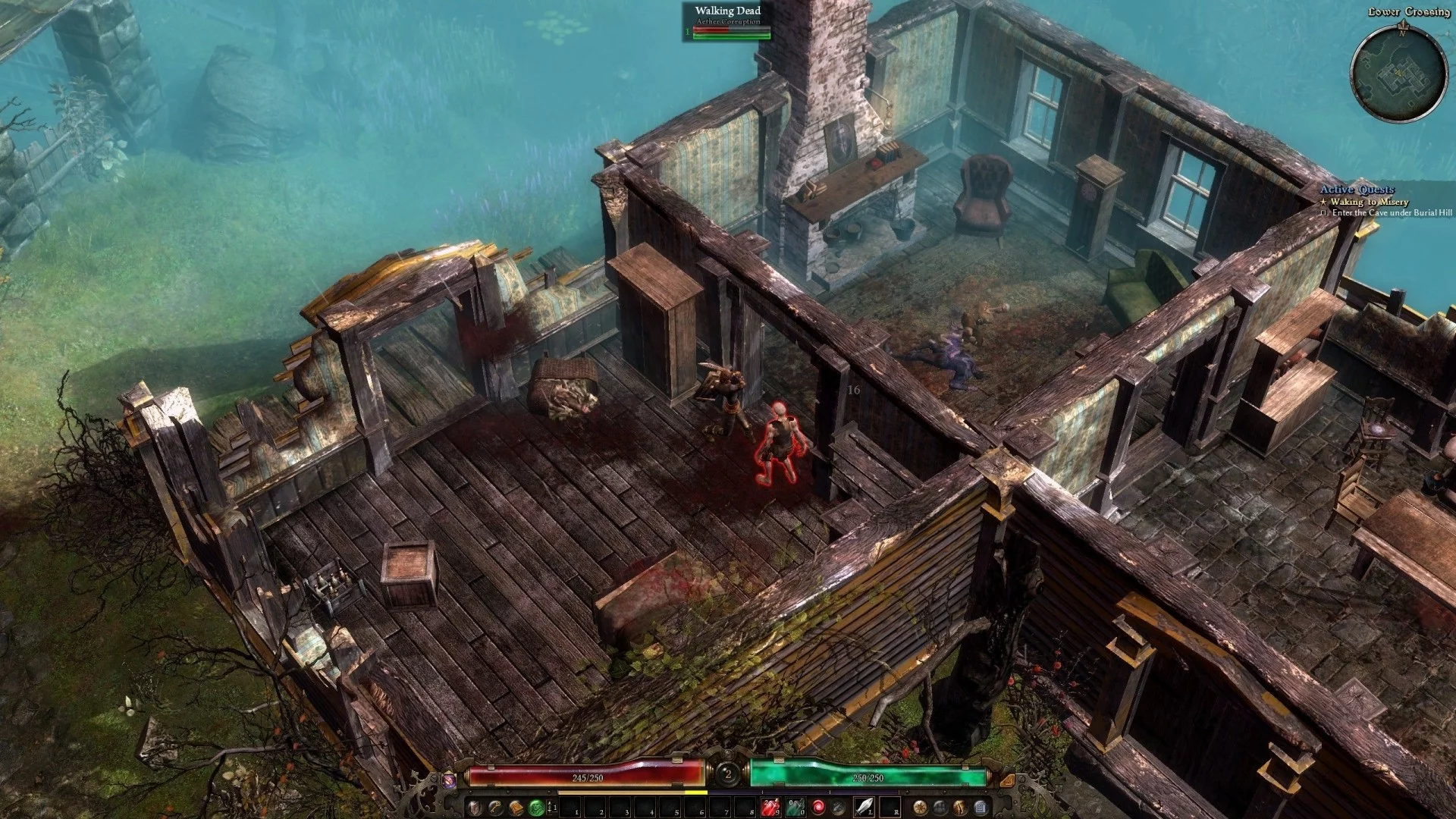Use the green energy potion

tap(795, 808)
